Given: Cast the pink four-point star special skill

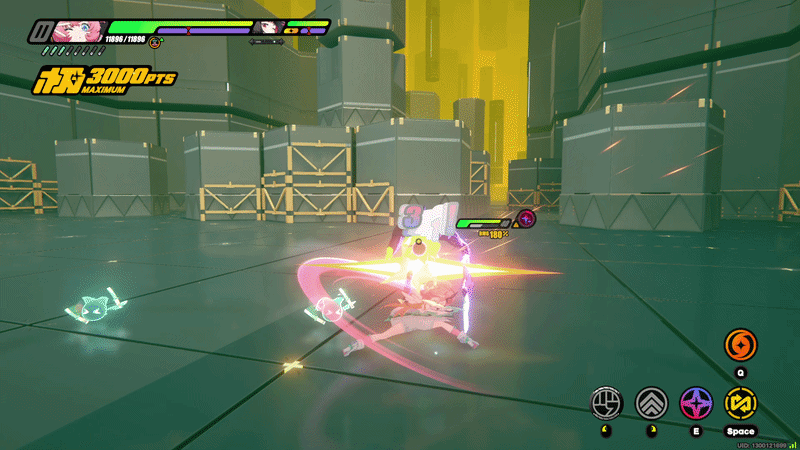Looking at the screenshot, I should coord(696,403).
